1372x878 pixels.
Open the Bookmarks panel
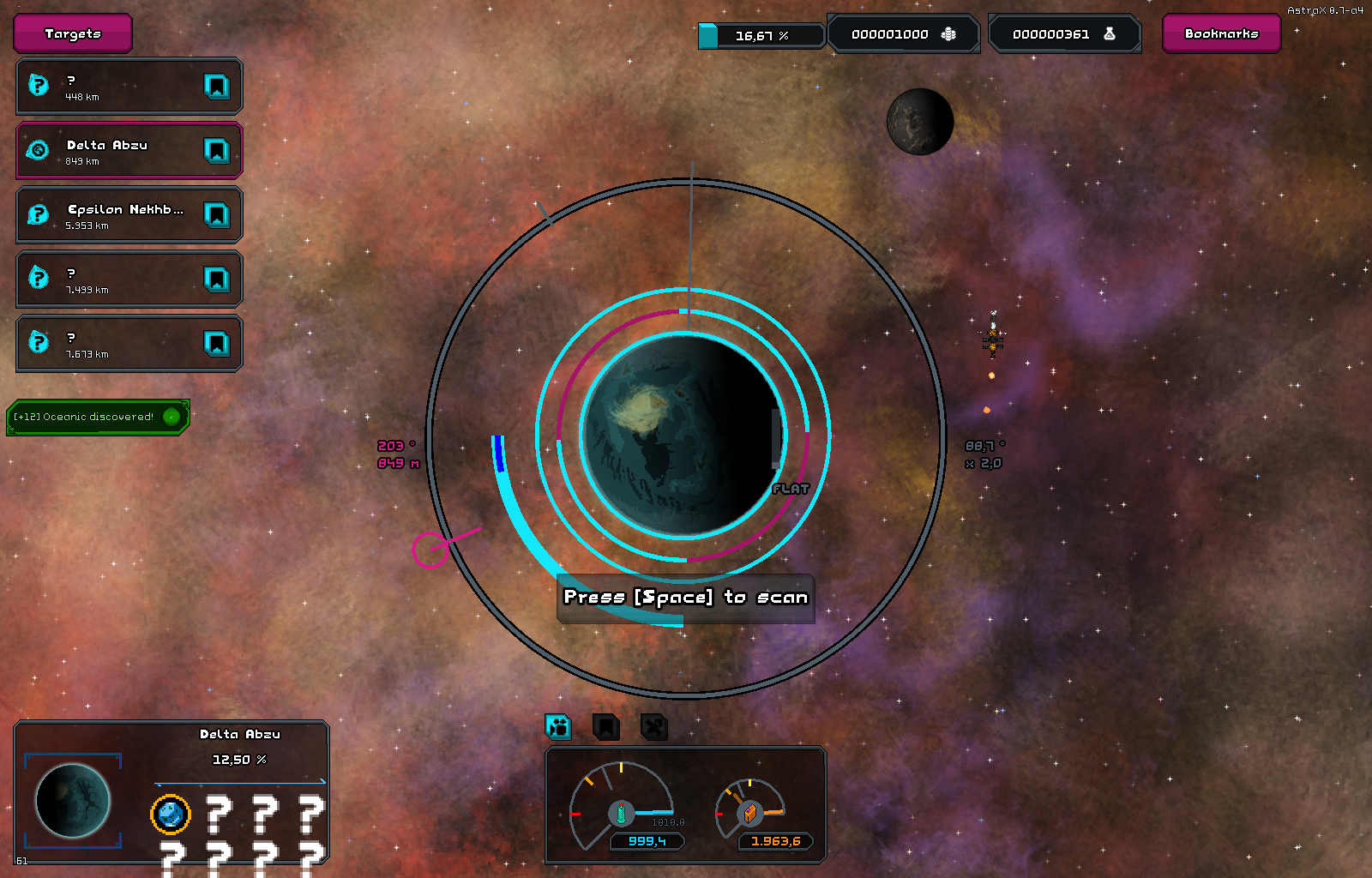coord(1221,33)
